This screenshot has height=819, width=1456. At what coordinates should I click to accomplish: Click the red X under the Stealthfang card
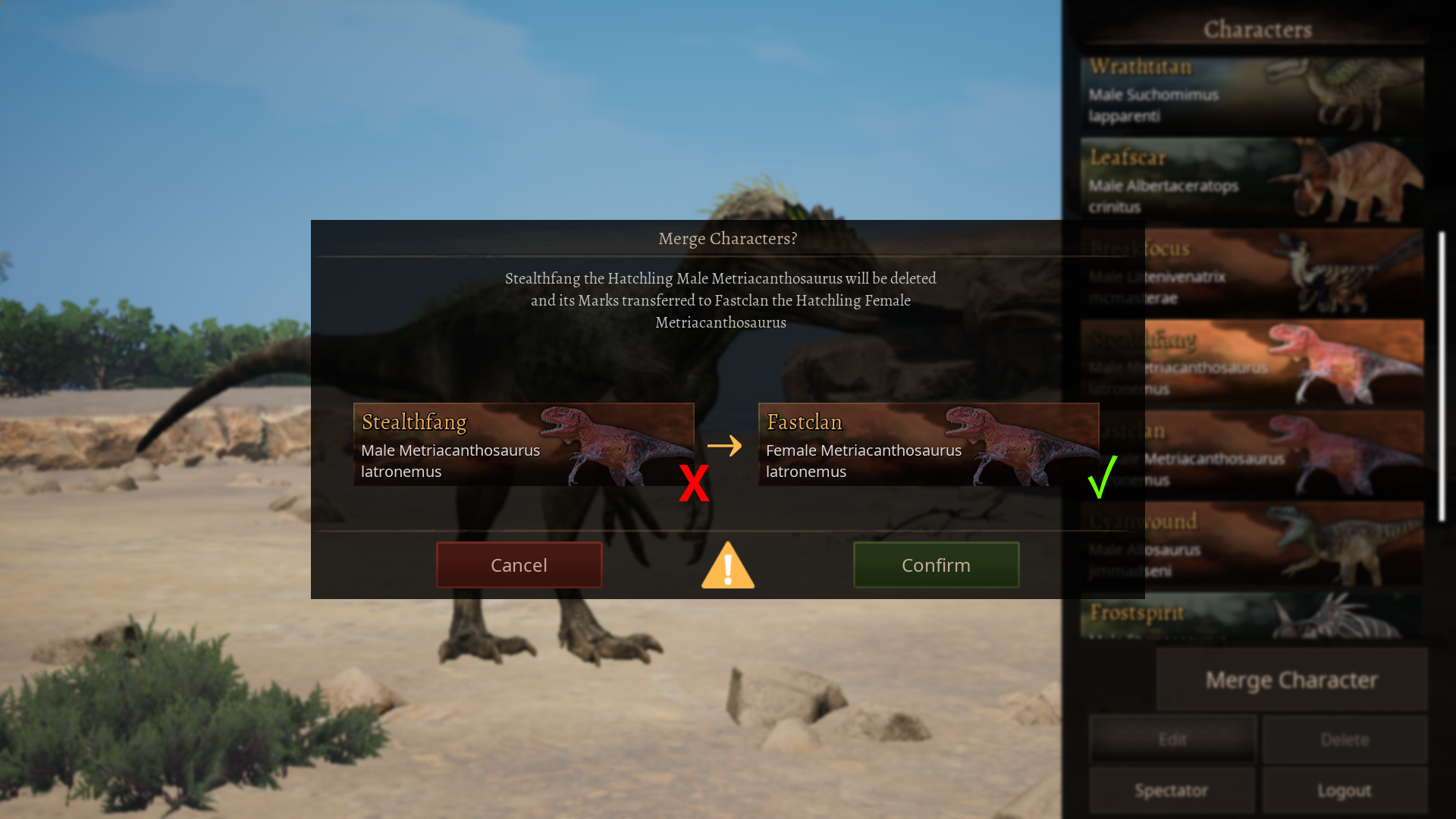coord(694,482)
